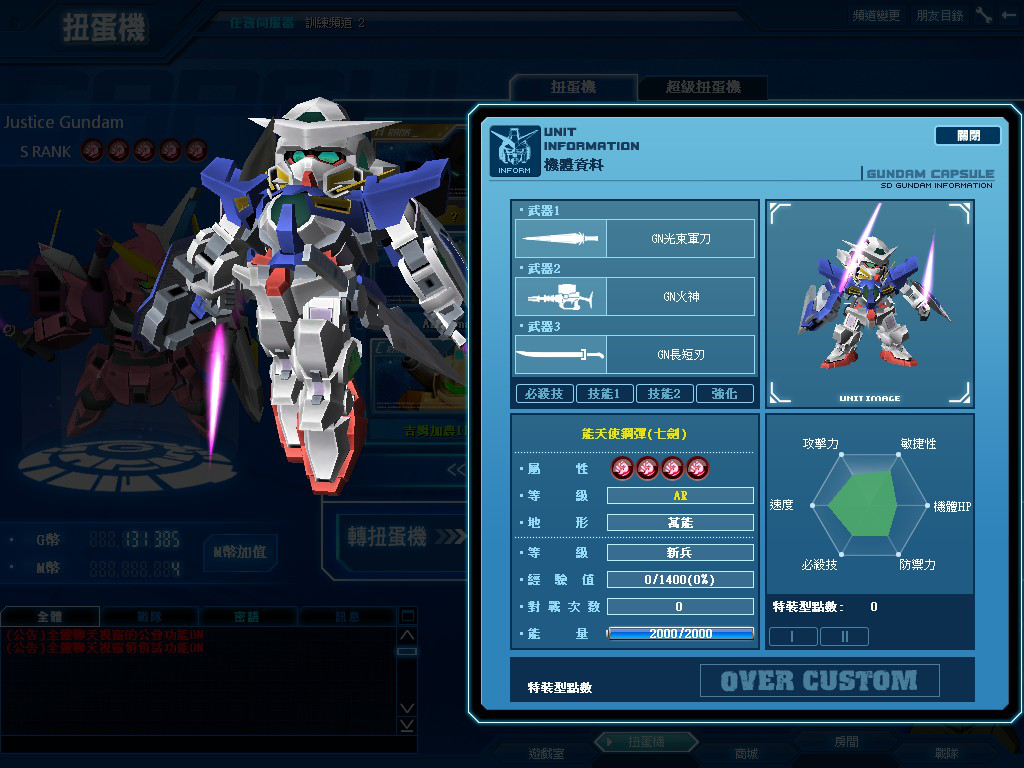Open 頻道變更 channel change
The image size is (1024, 768).
pos(876,16)
